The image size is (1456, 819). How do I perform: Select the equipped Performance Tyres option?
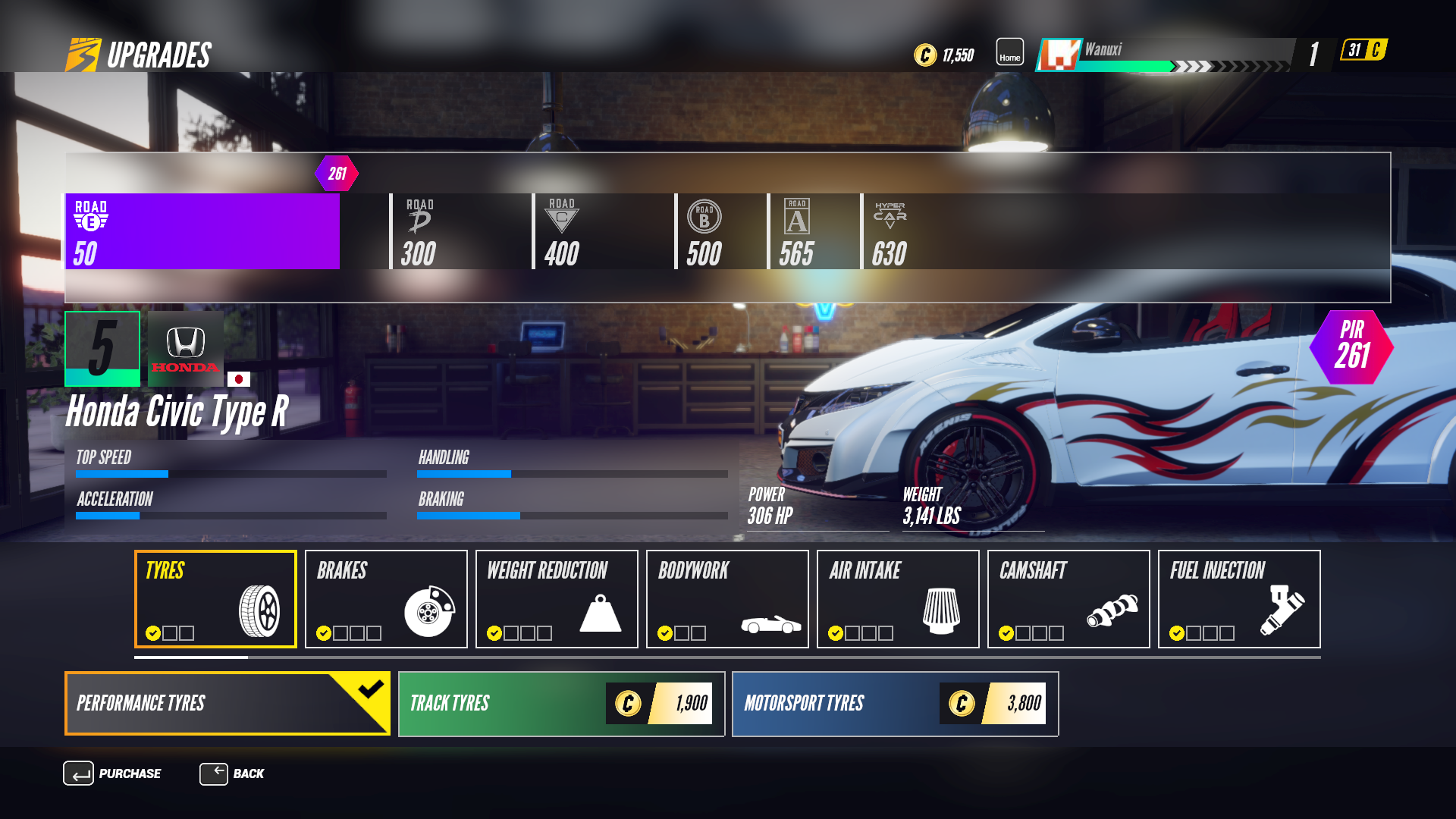[226, 704]
